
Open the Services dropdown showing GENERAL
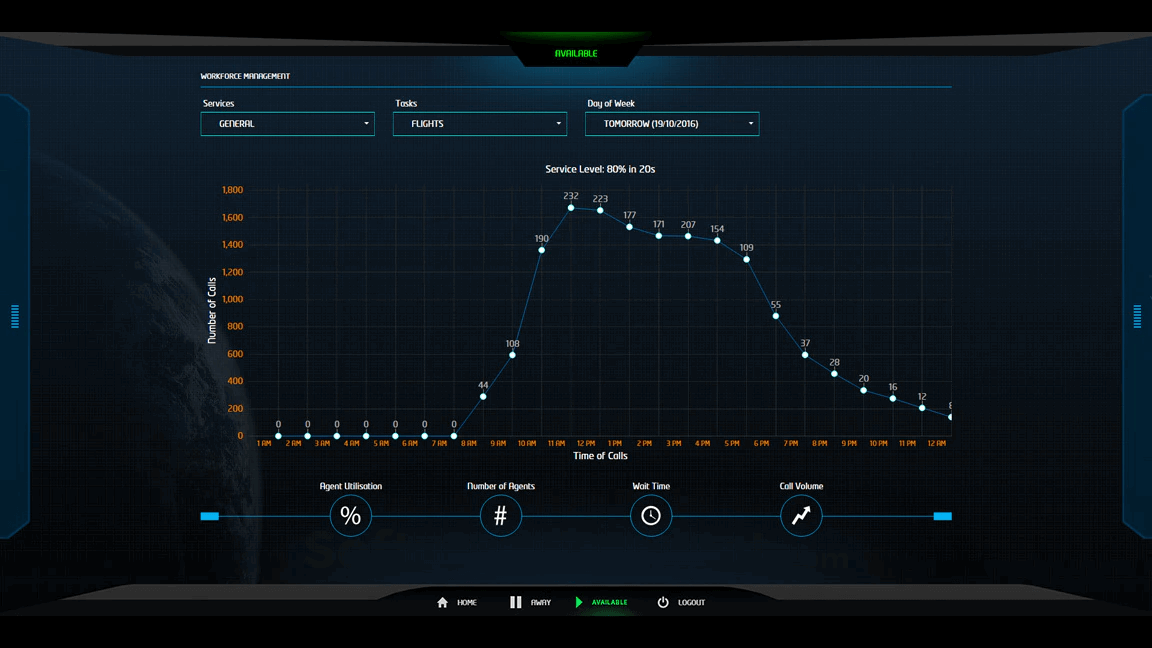pos(287,124)
